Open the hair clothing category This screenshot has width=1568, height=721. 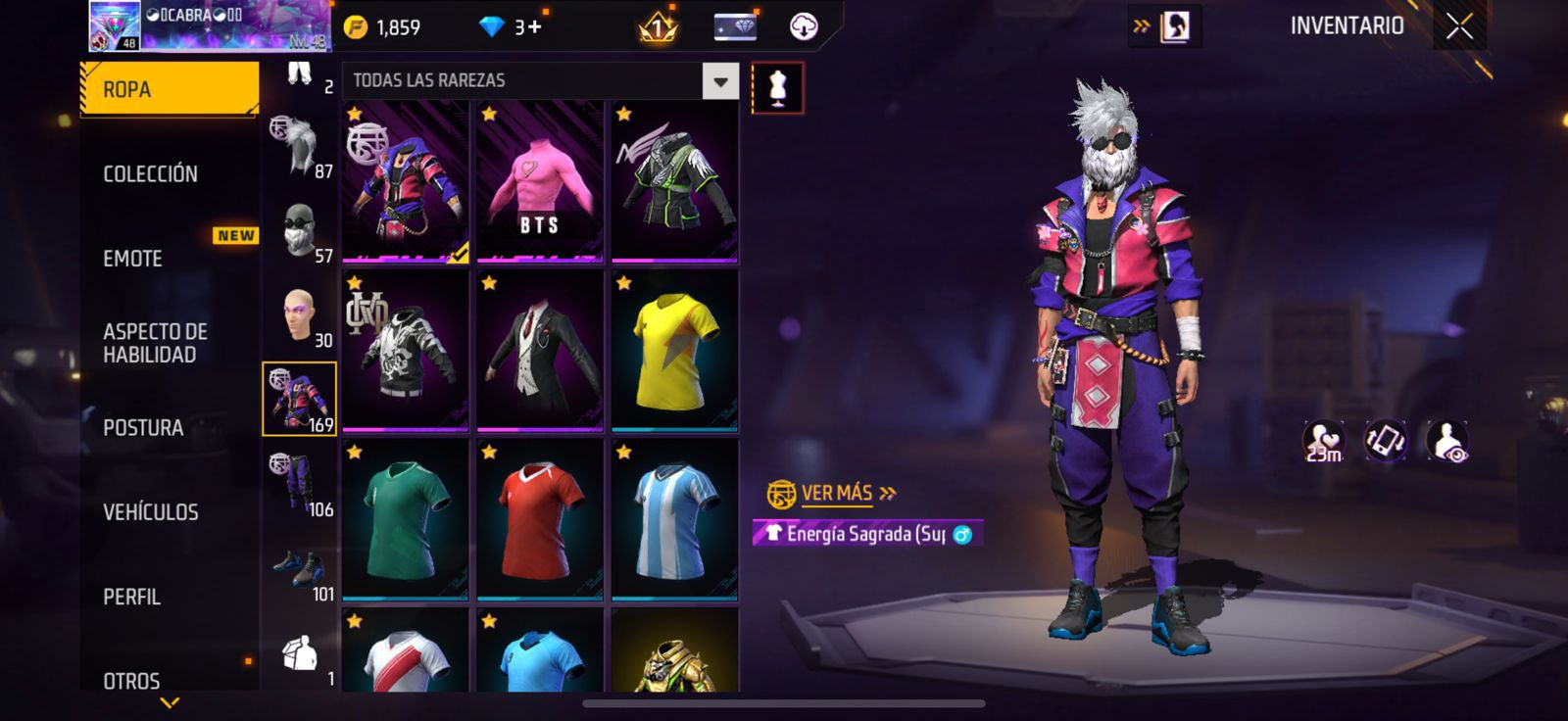(x=298, y=147)
